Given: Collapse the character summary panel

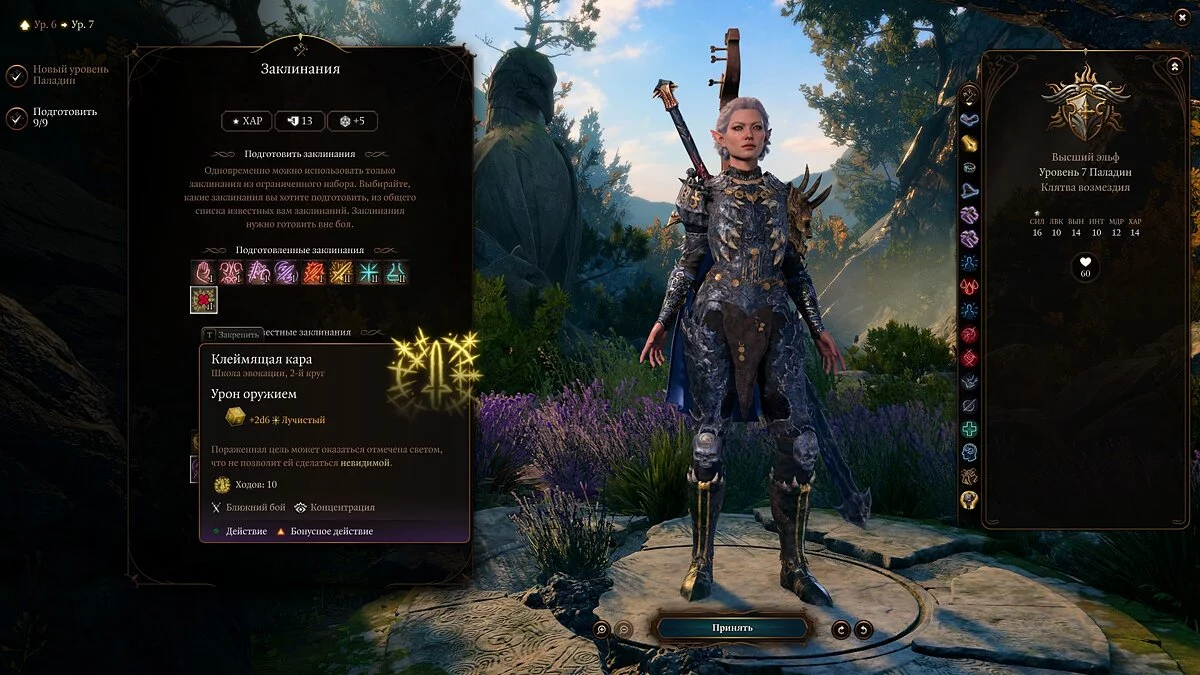Looking at the screenshot, I should (1174, 66).
